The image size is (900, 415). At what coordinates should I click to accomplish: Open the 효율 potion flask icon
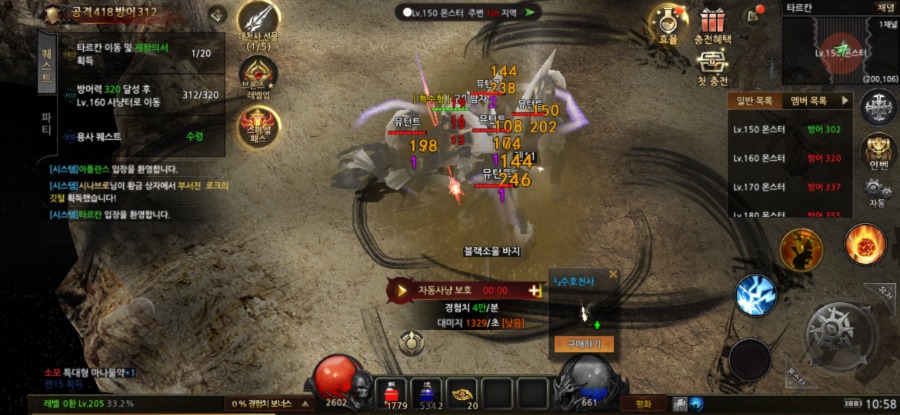(668, 22)
